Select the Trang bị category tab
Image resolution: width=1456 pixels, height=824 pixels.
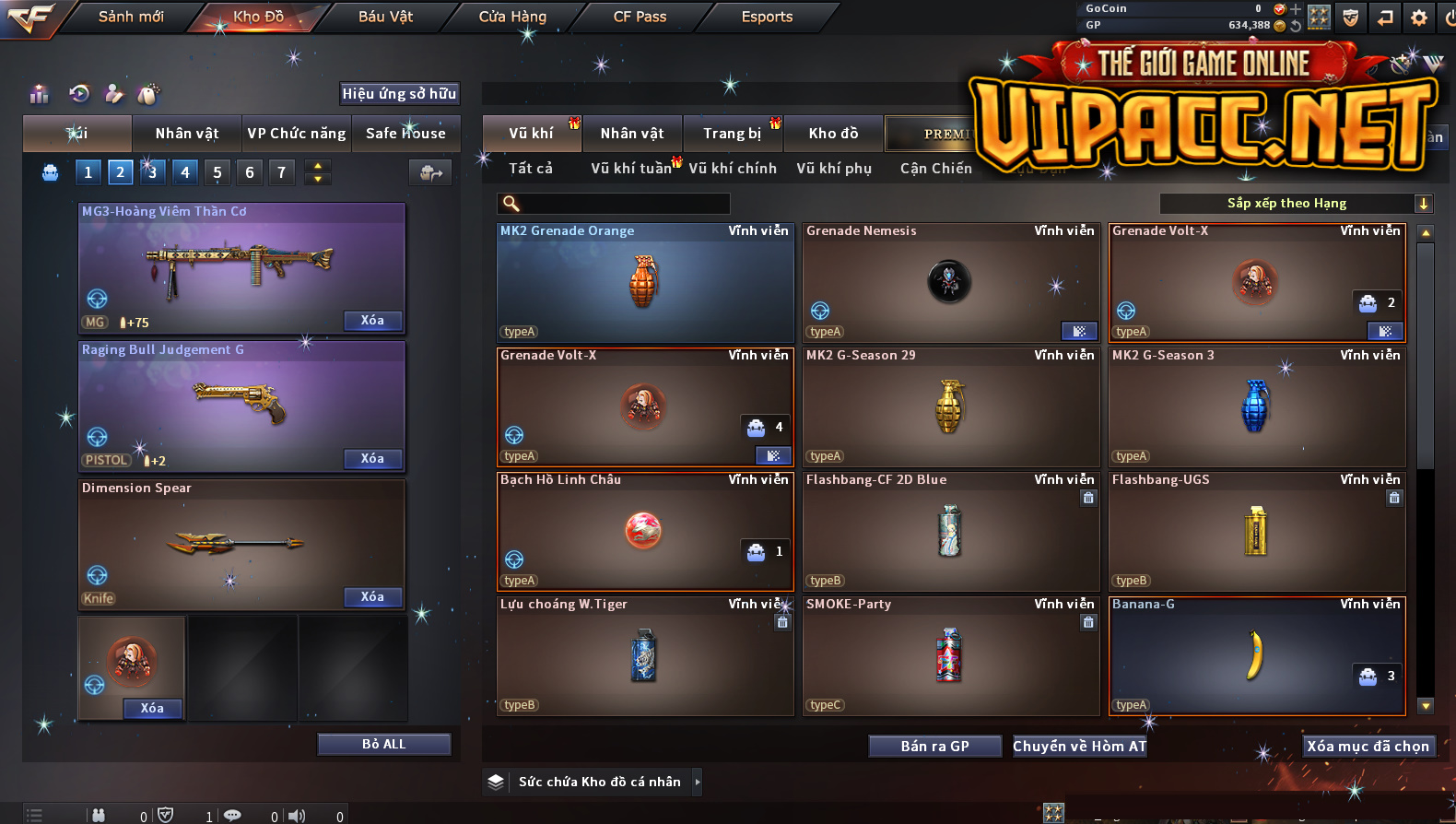pos(733,134)
